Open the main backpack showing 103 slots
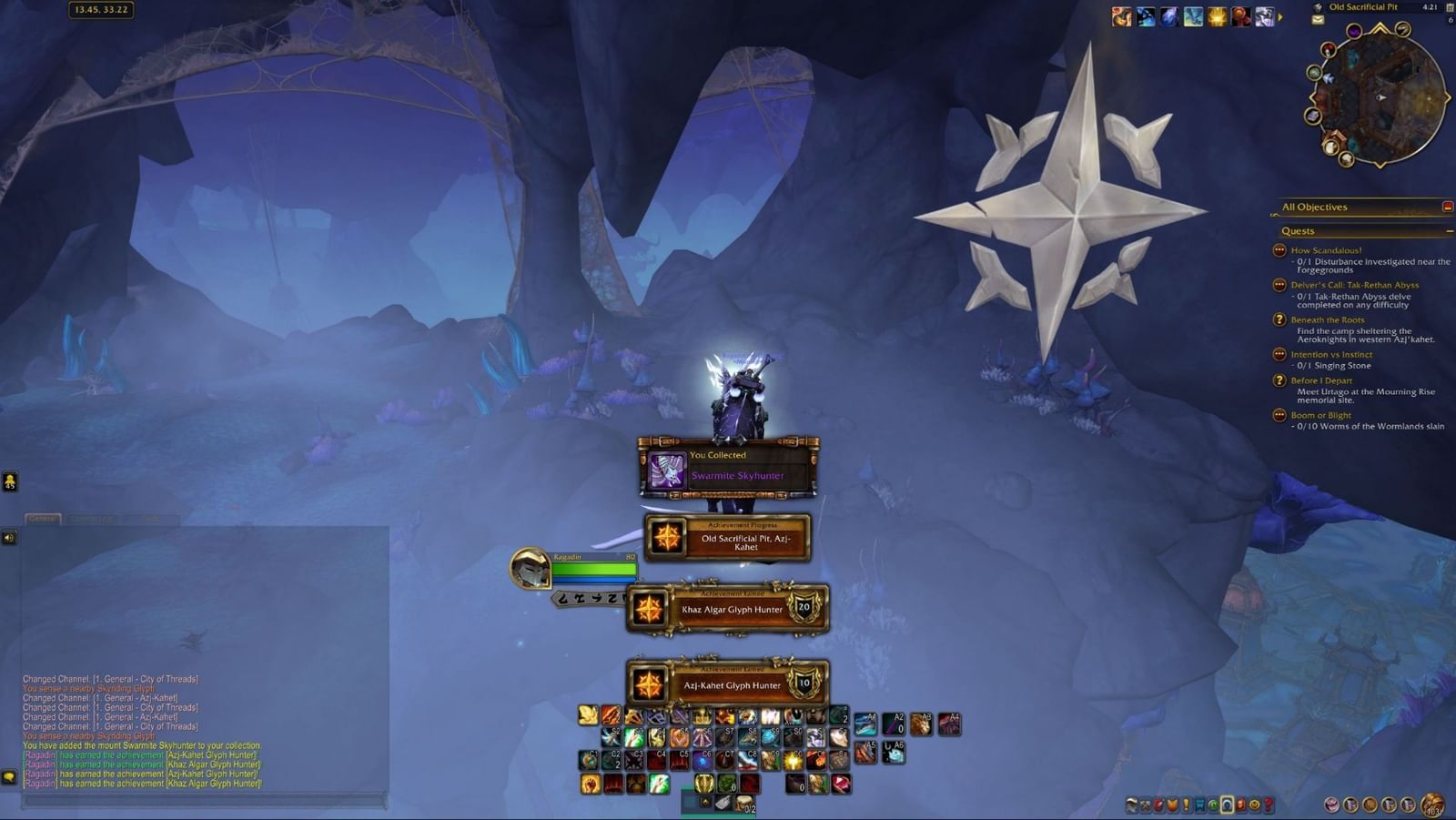 1431,805
